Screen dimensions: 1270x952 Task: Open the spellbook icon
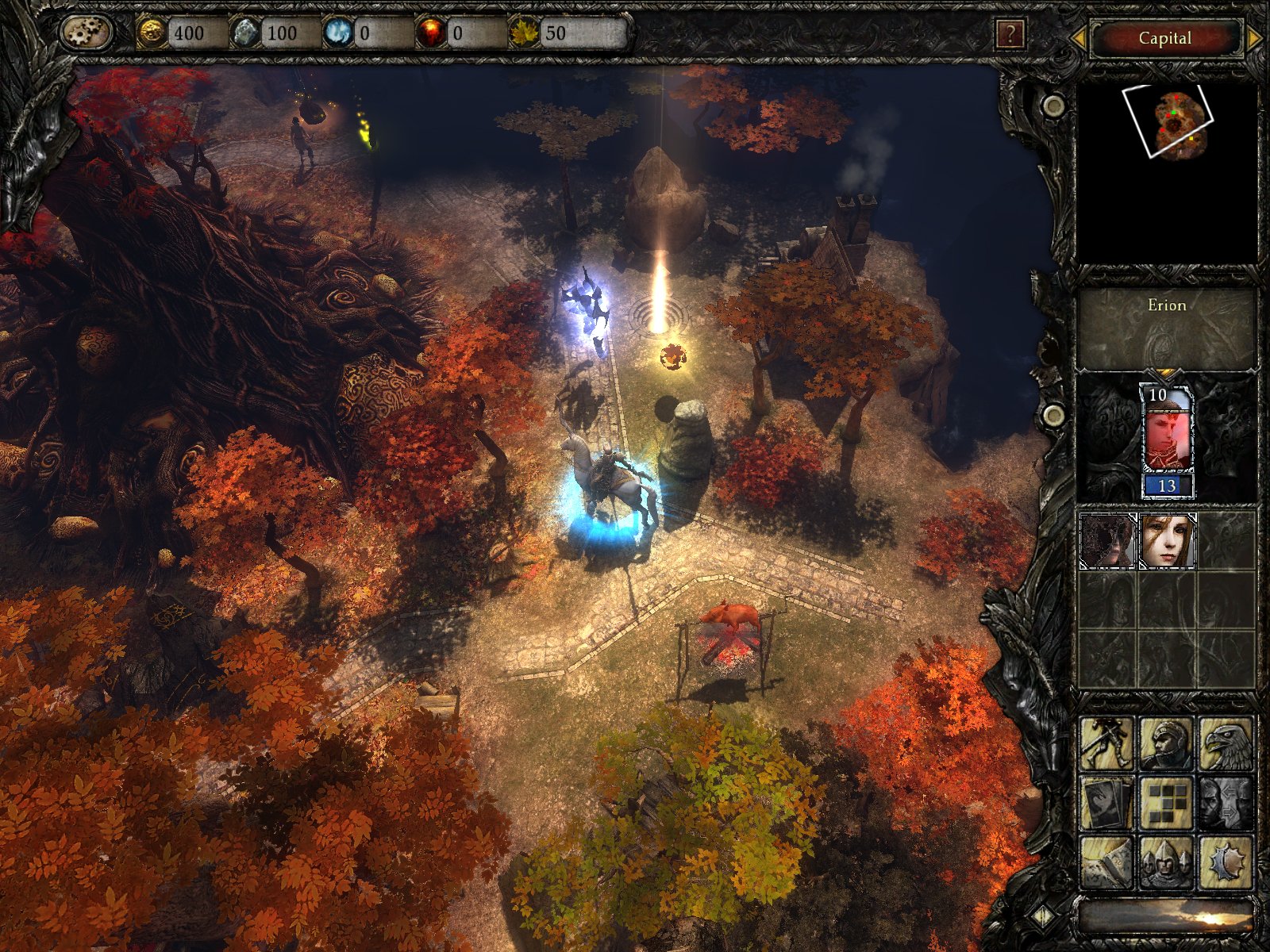click(1106, 862)
